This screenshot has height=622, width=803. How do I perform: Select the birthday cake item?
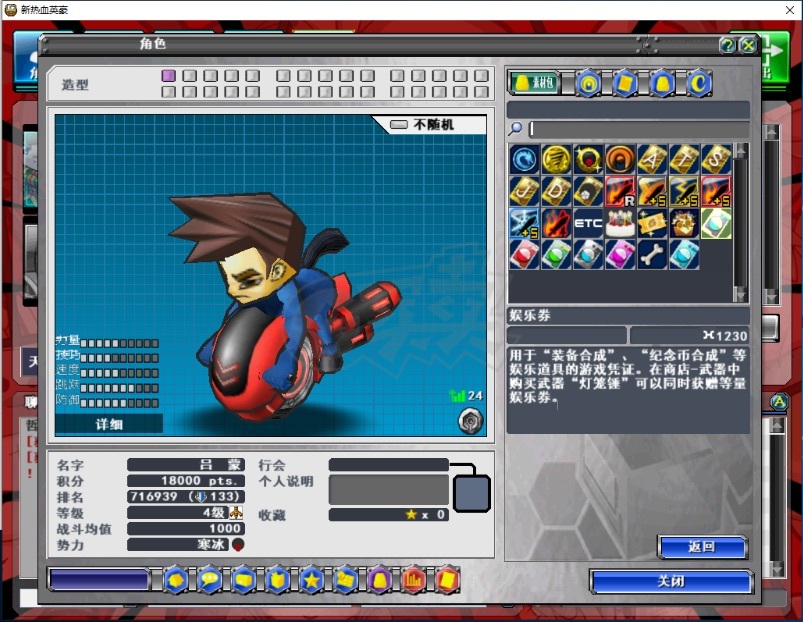pos(620,223)
